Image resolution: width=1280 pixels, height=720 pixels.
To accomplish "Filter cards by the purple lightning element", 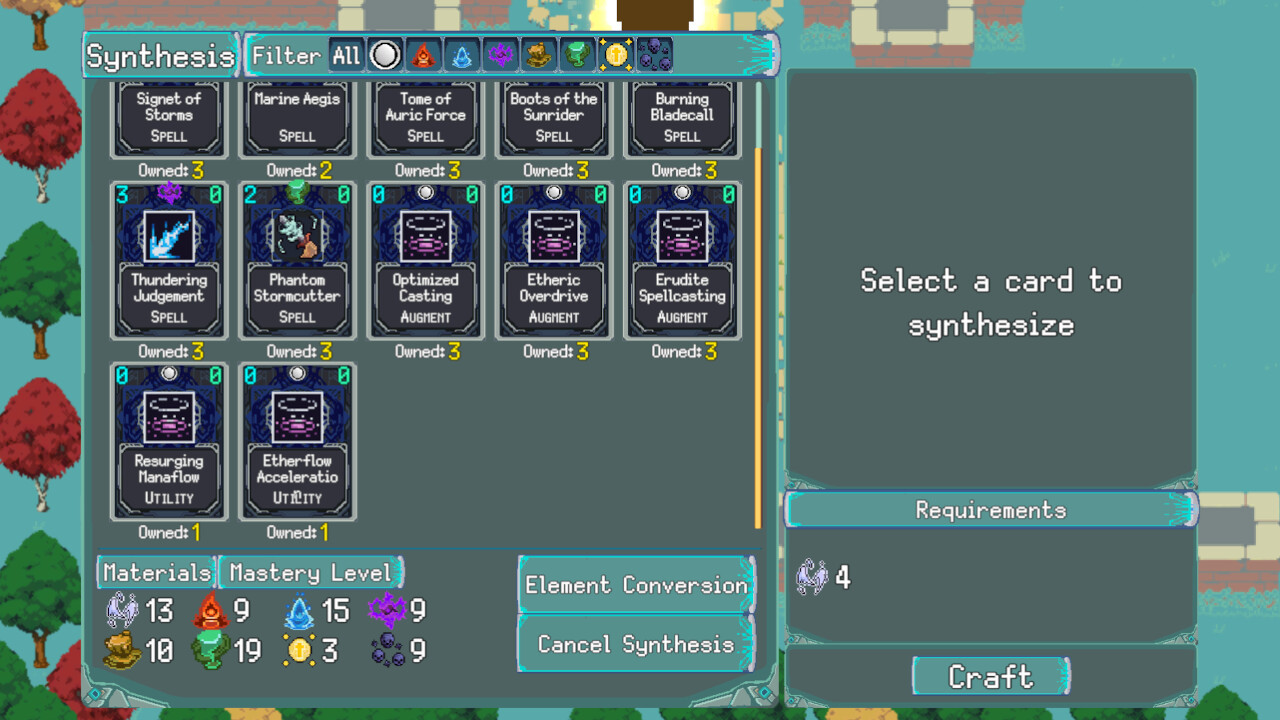I will coord(500,56).
